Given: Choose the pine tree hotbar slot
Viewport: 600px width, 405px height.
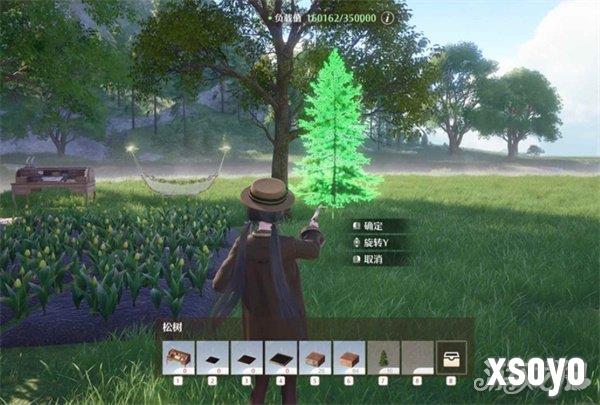Looking at the screenshot, I should pyautogui.click(x=384, y=357).
